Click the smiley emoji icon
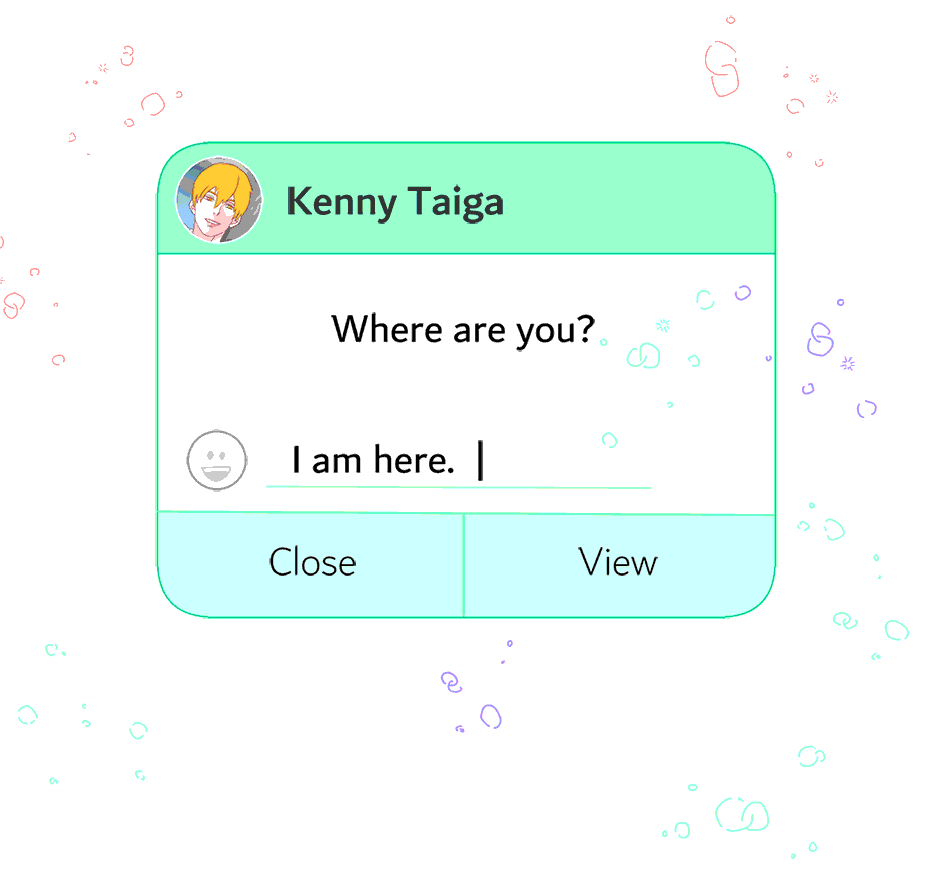This screenshot has height=877, width=940. click(x=217, y=461)
